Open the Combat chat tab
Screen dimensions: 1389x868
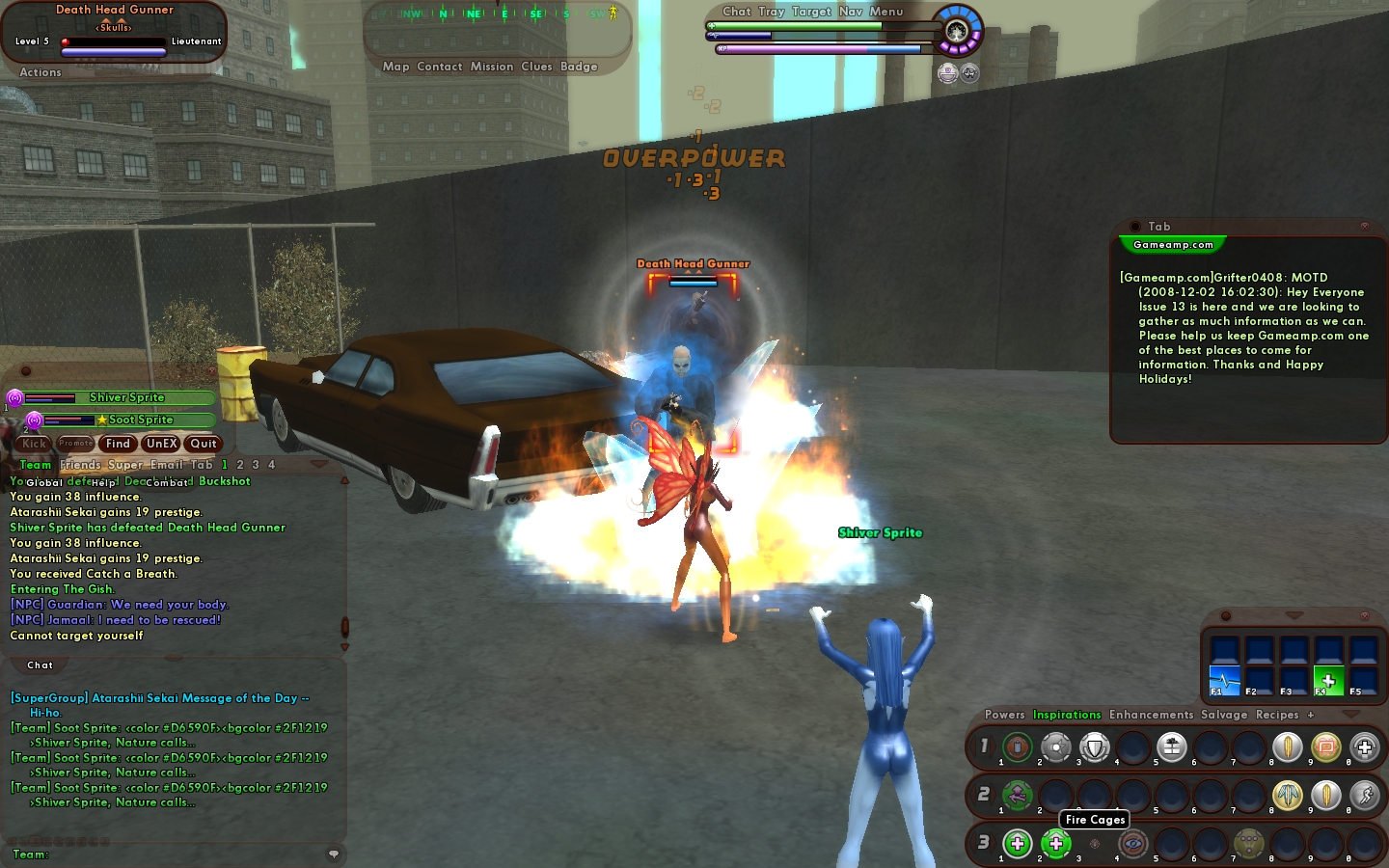[x=166, y=482]
